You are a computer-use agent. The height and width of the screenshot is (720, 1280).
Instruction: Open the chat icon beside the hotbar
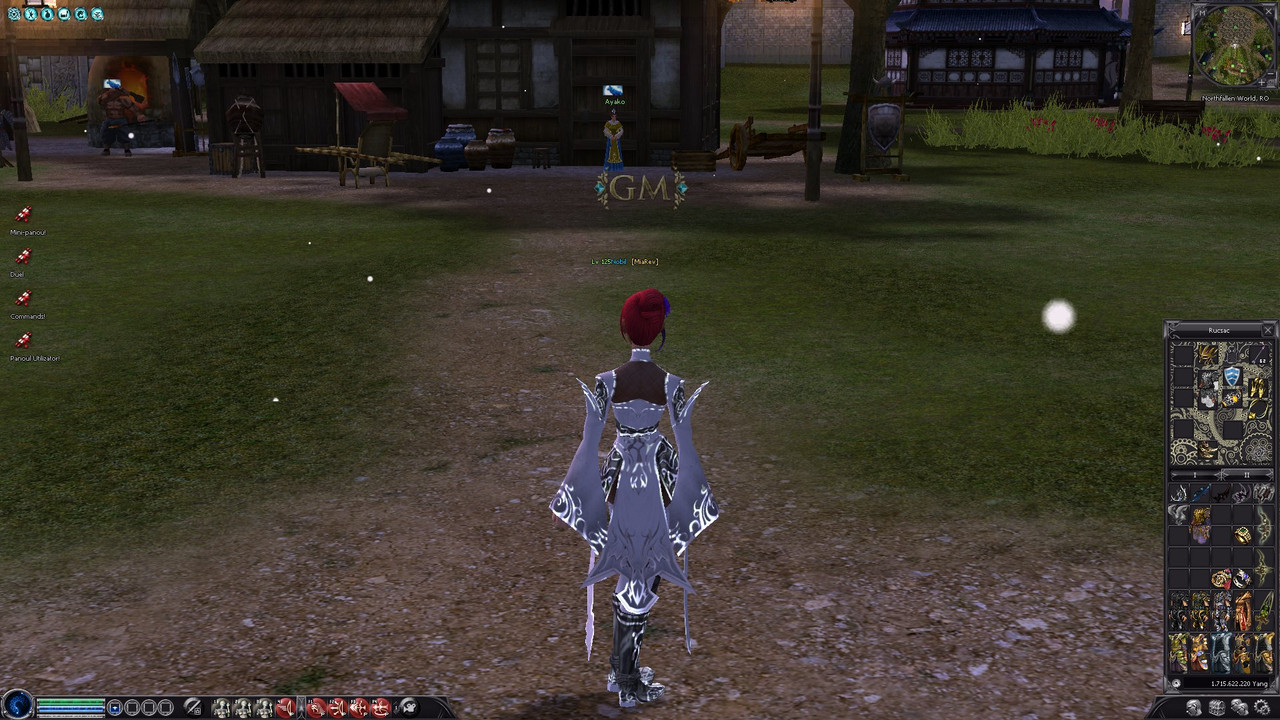(408, 707)
